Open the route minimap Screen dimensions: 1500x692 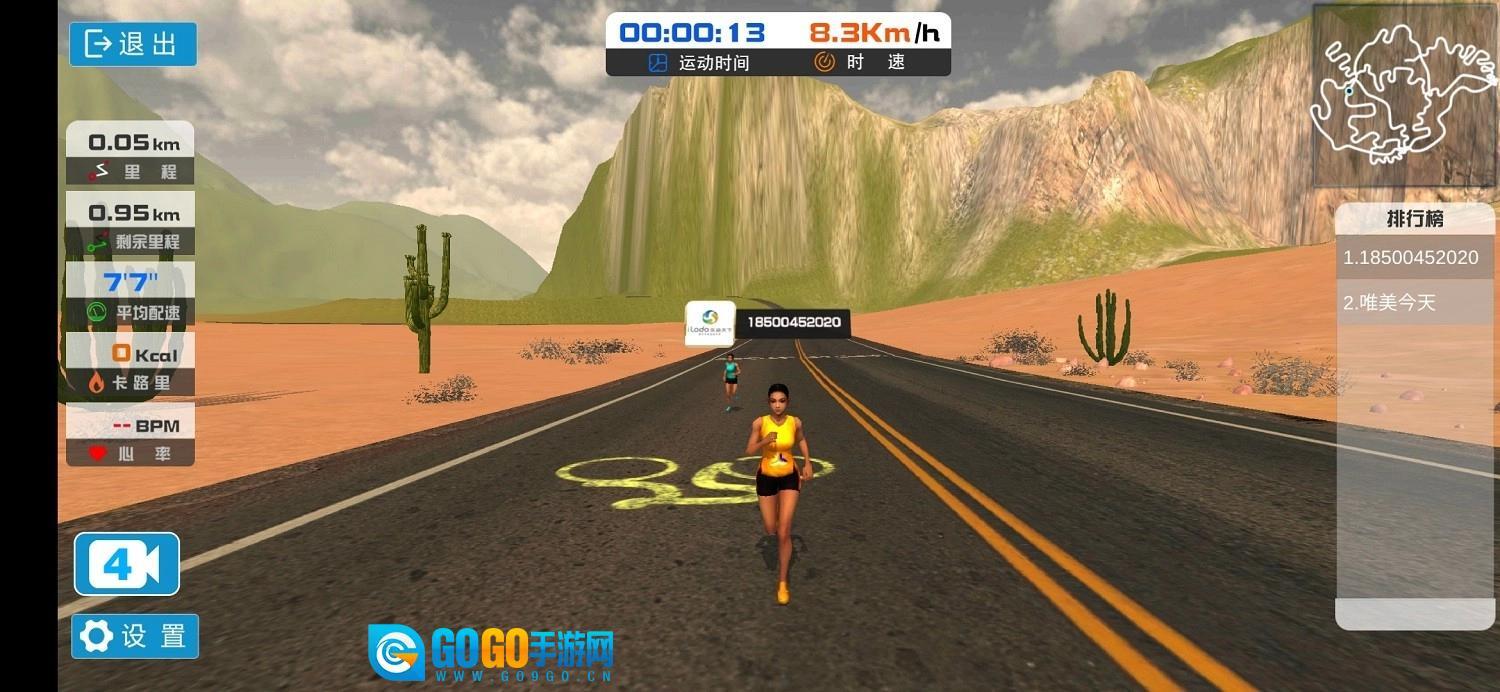[x=1402, y=97]
